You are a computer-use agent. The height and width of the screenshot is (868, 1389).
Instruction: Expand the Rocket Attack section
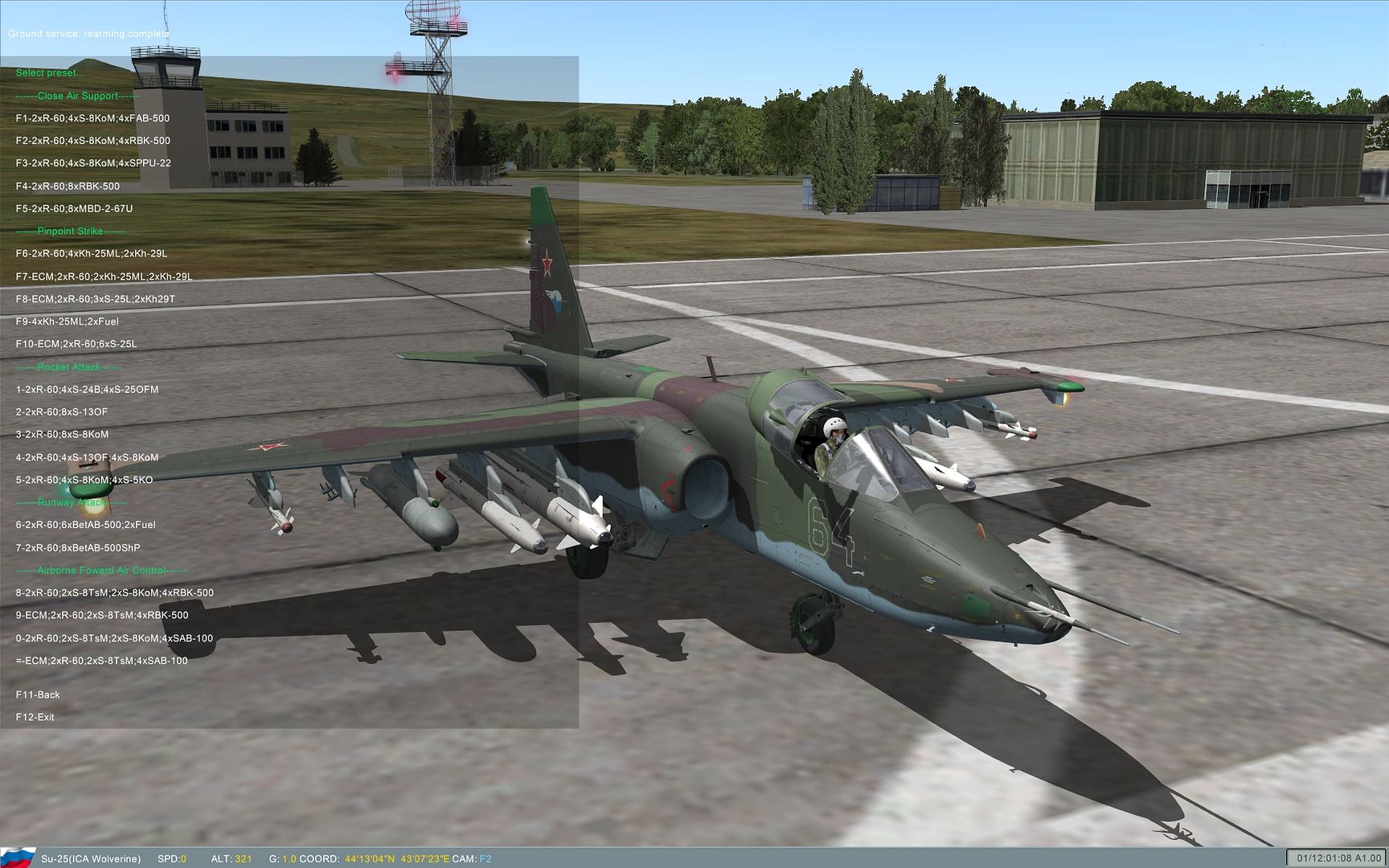click(x=69, y=366)
